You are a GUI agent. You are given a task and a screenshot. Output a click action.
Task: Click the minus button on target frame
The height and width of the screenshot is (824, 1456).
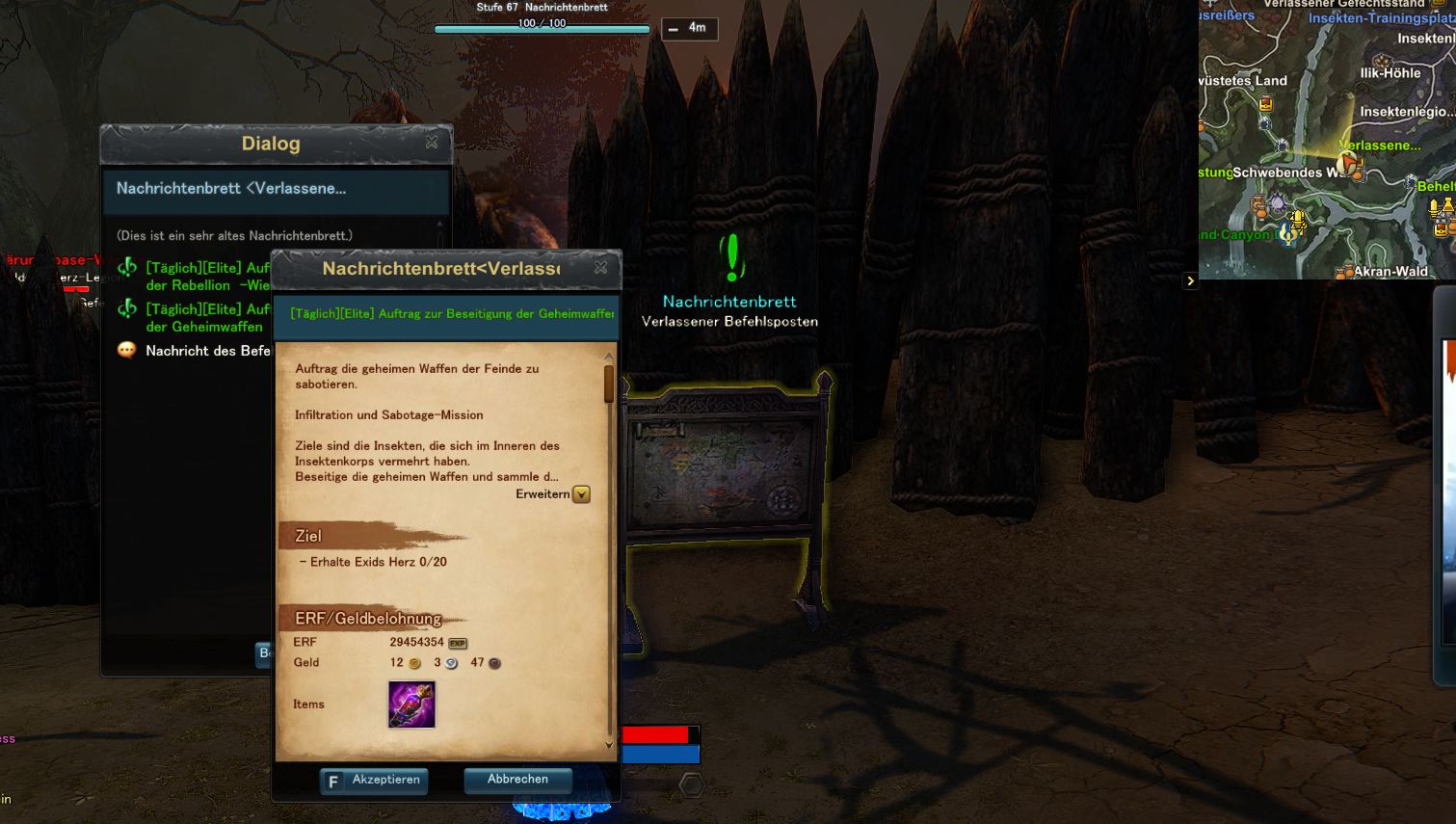674,29
